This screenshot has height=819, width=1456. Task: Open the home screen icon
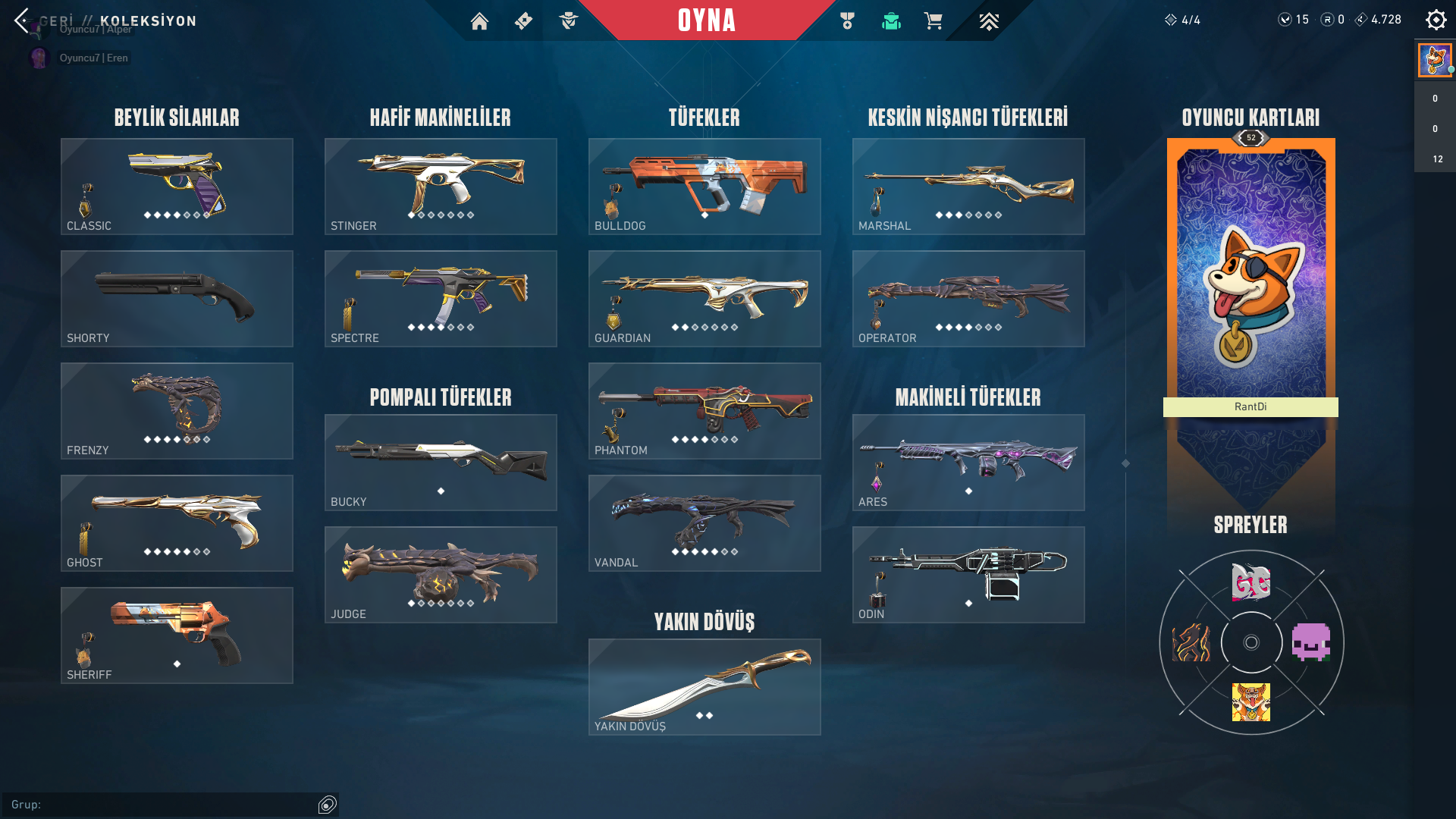(480, 21)
